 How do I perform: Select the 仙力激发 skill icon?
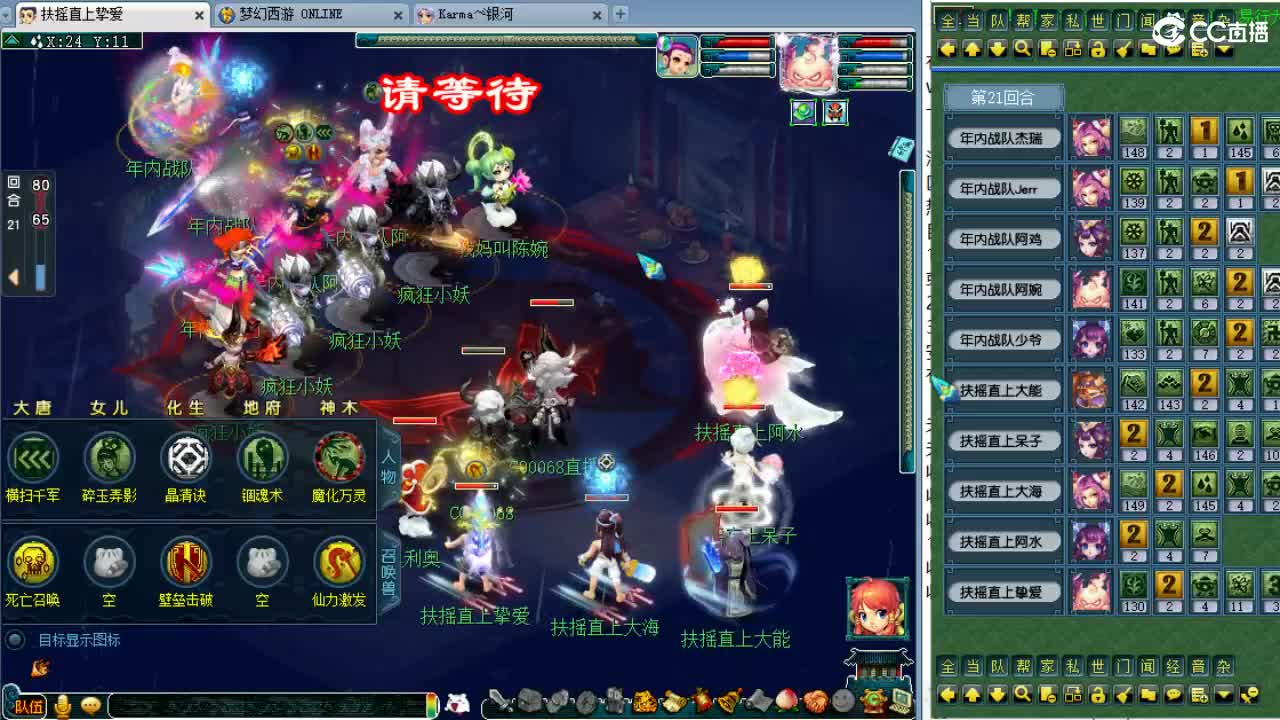[338, 564]
